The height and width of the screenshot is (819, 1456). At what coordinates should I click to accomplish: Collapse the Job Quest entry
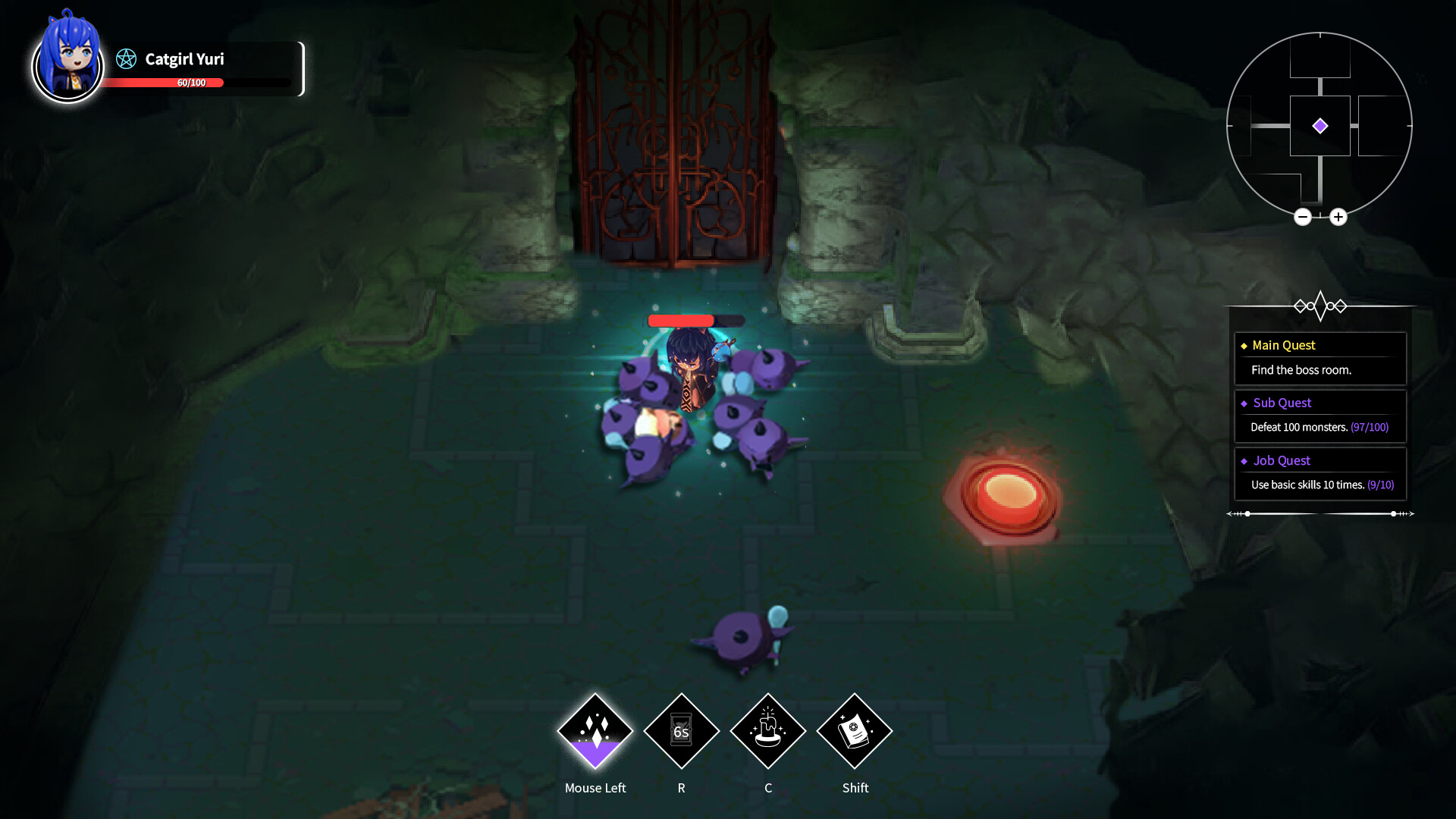pos(1282,460)
